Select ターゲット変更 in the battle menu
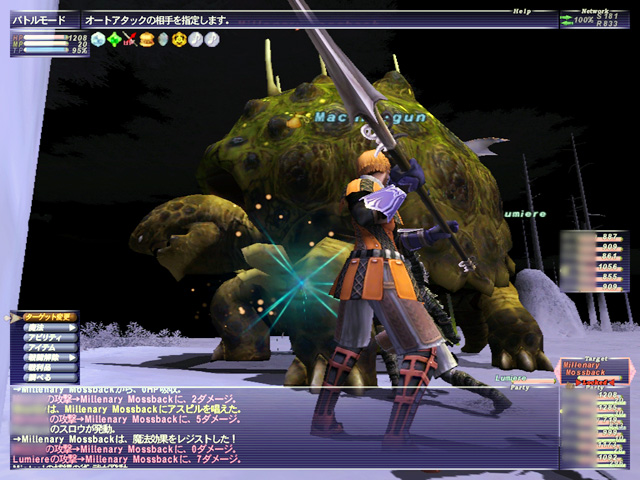Viewport: 640px width, 480px height. pyautogui.click(x=49, y=316)
